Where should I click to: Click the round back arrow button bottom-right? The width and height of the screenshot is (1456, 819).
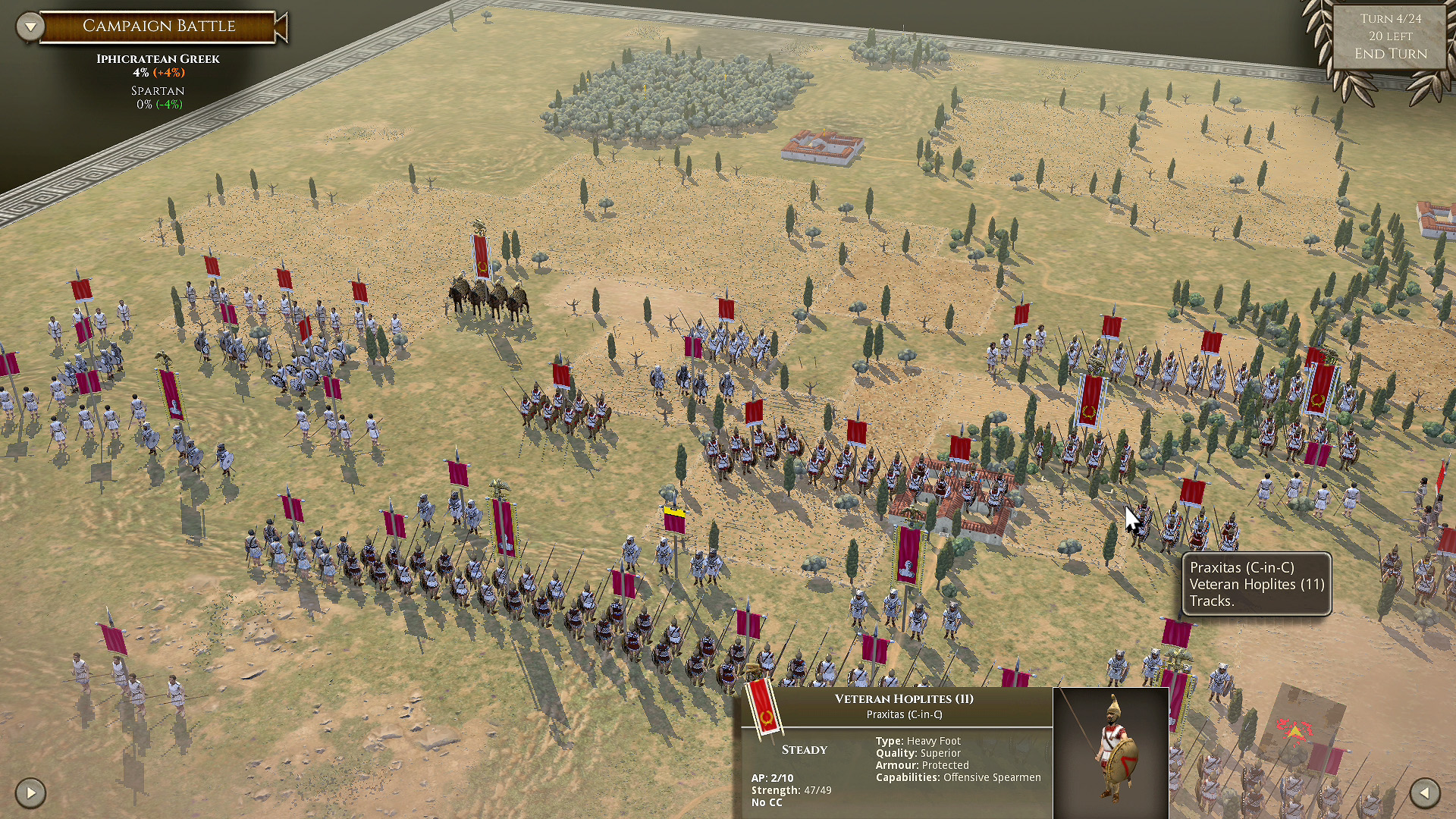pyautogui.click(x=1425, y=793)
